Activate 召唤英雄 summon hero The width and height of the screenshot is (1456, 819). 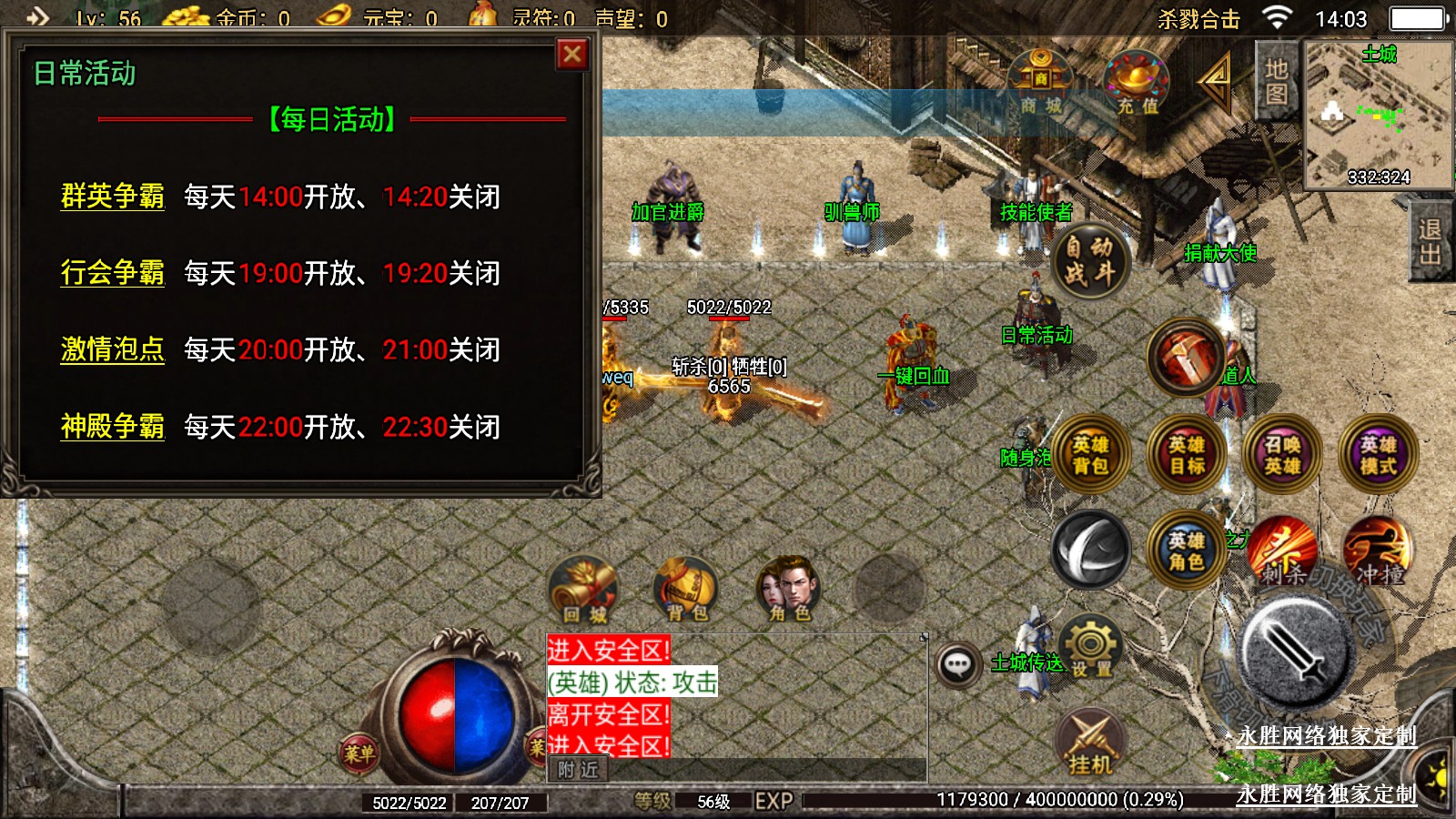[x=1282, y=455]
